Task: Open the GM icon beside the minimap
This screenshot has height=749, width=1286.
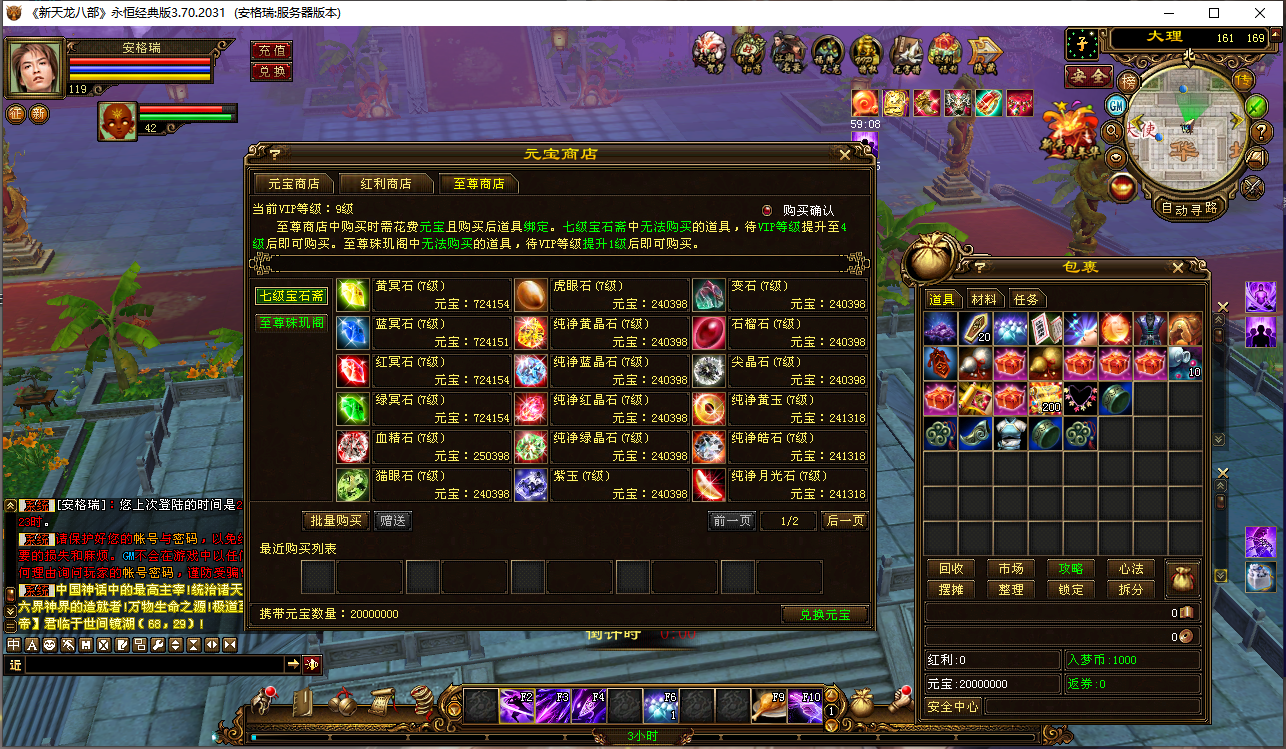Action: [1115, 107]
